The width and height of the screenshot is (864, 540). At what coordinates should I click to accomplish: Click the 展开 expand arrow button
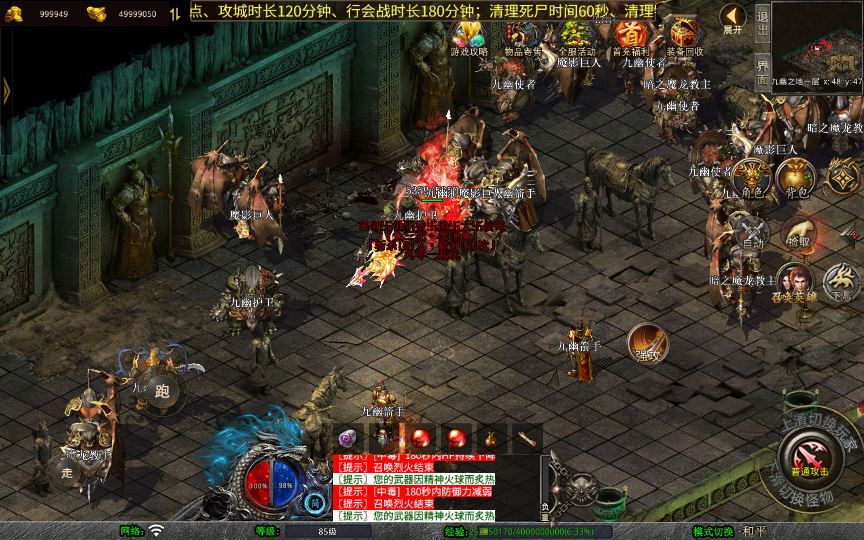point(733,18)
